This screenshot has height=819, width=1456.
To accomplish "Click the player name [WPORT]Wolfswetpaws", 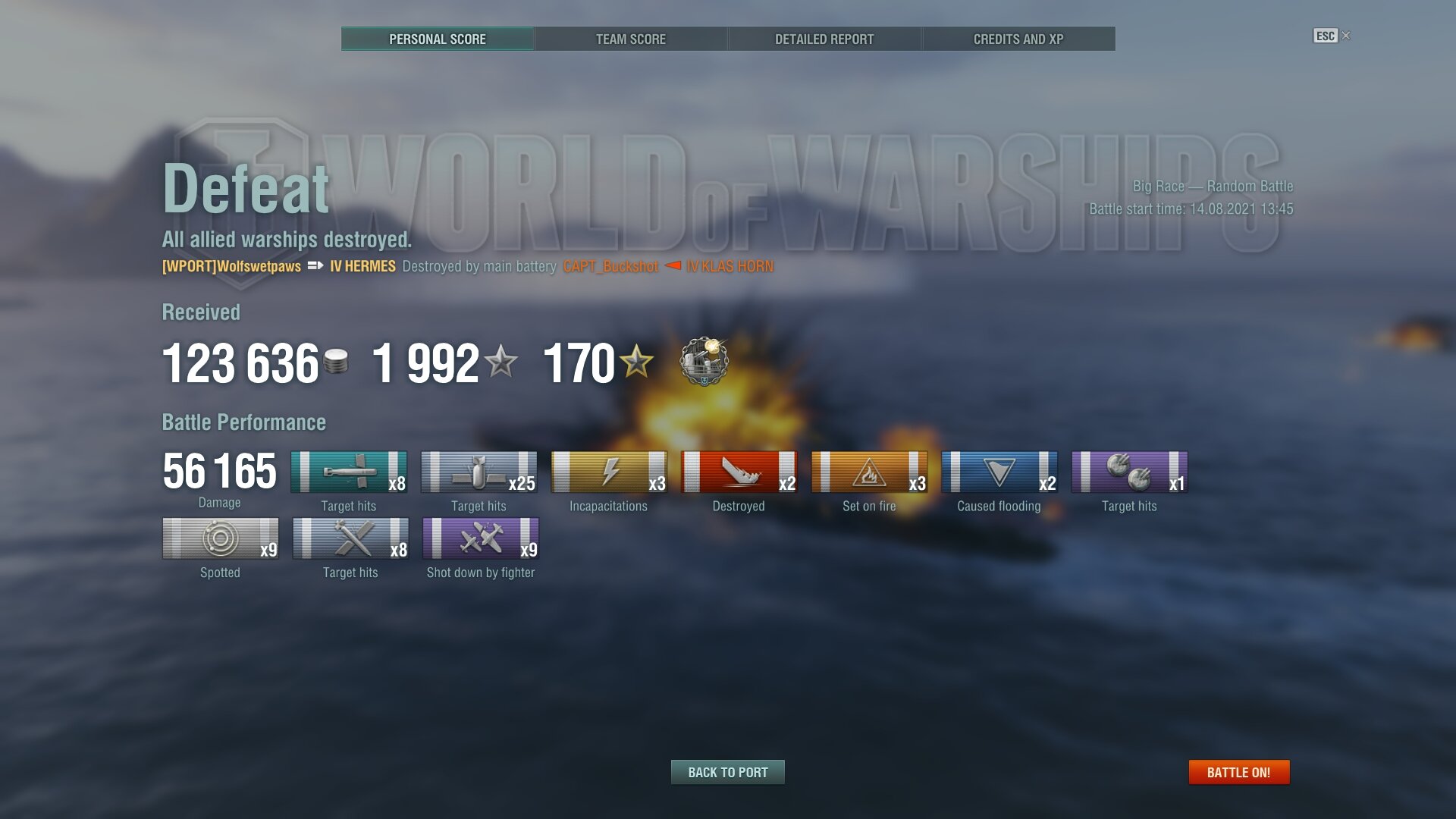I will 231,266.
